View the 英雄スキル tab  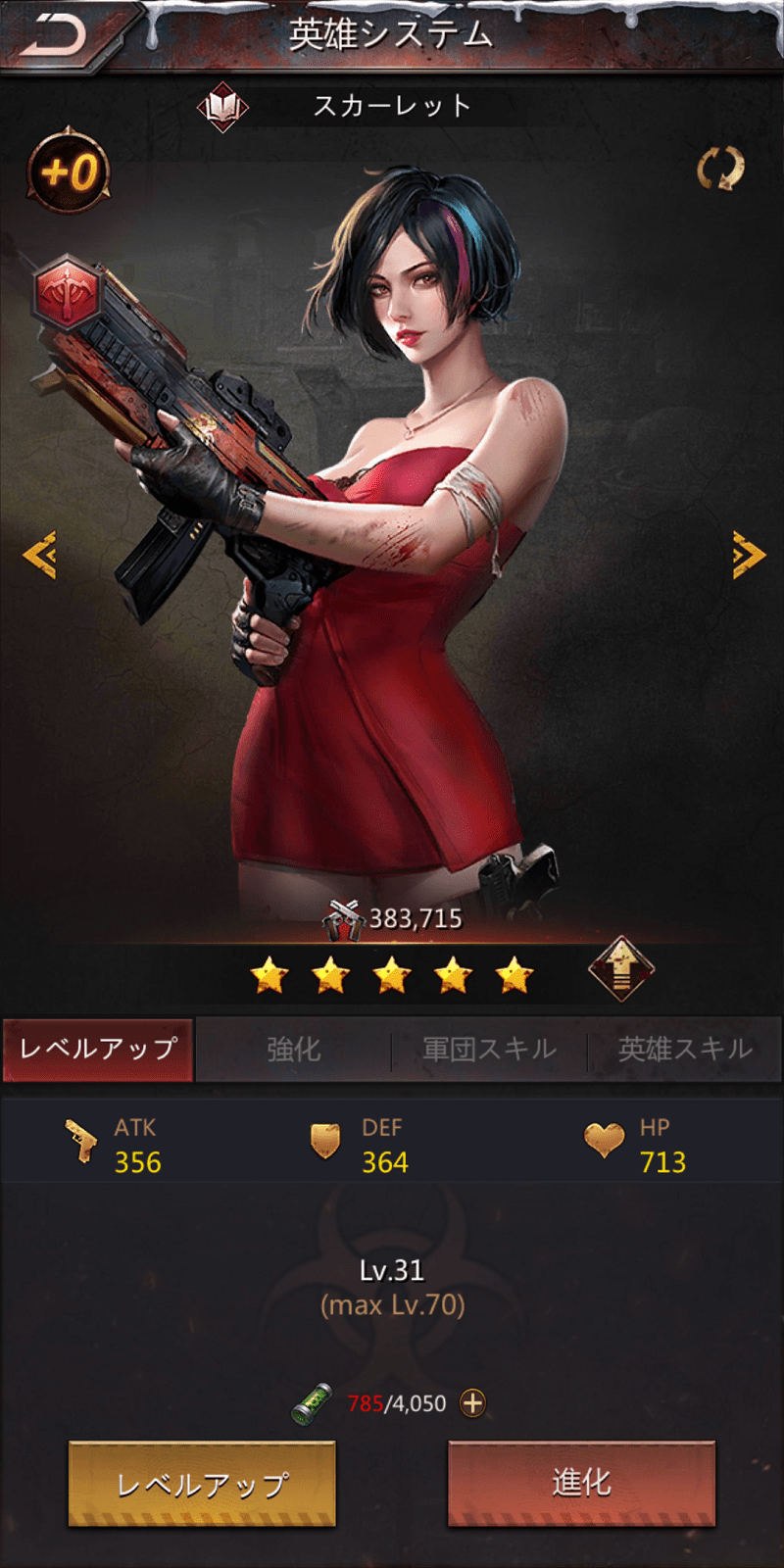point(685,1050)
